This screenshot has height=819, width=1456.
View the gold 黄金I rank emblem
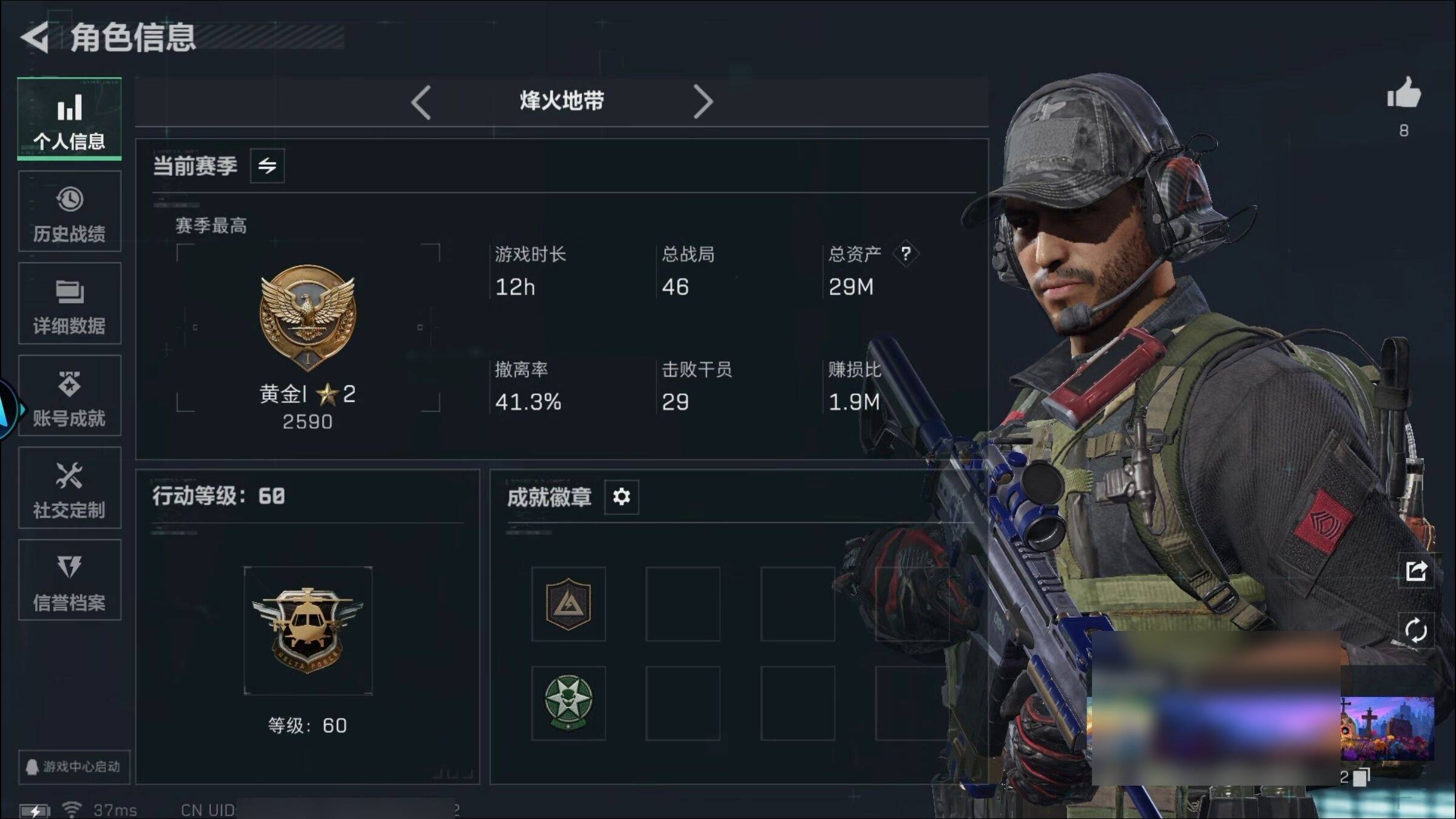(x=308, y=317)
